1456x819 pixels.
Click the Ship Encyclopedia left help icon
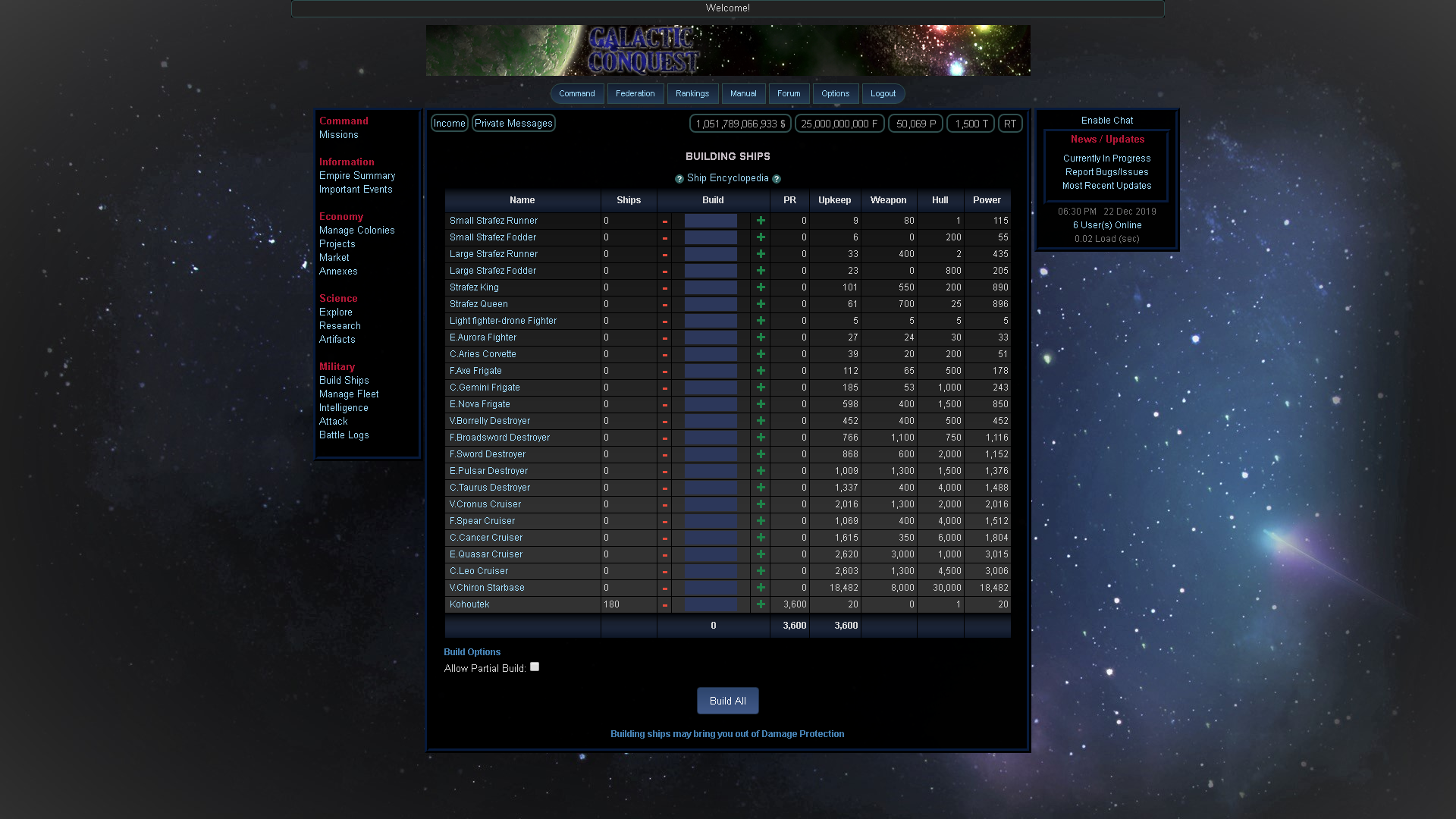(679, 178)
